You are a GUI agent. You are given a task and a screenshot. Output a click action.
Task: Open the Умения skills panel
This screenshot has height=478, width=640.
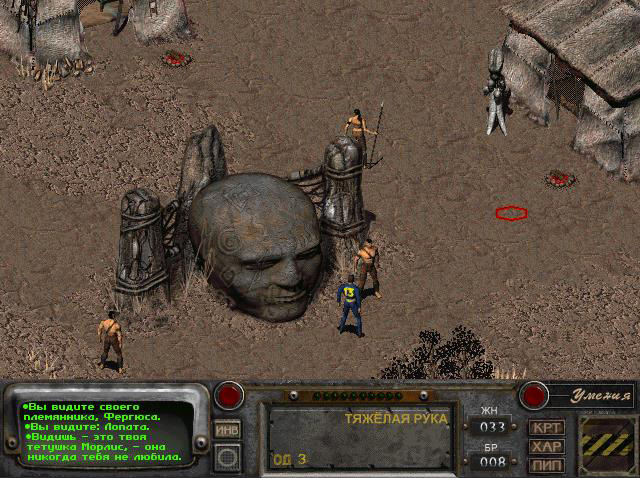(x=592, y=397)
